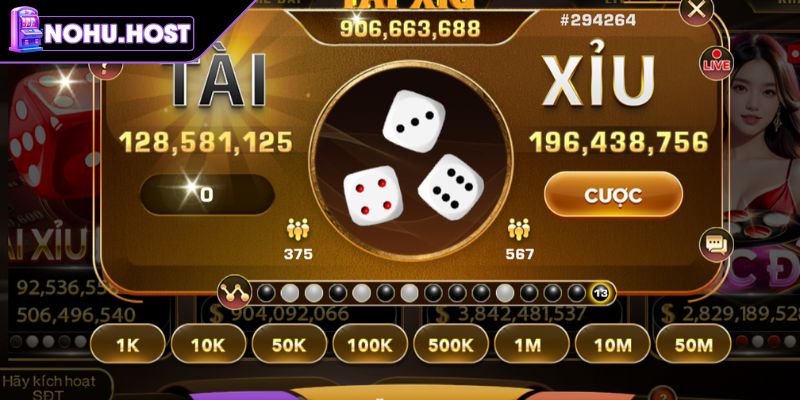Screen dimensions: 800x400
Task: Pick the 100K bet chip
Action: point(369,346)
